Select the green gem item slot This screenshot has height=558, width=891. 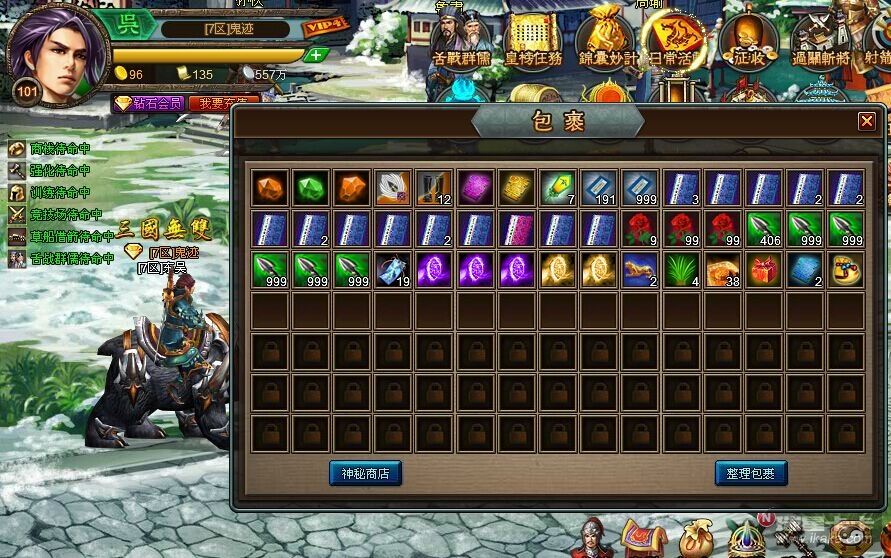311,188
